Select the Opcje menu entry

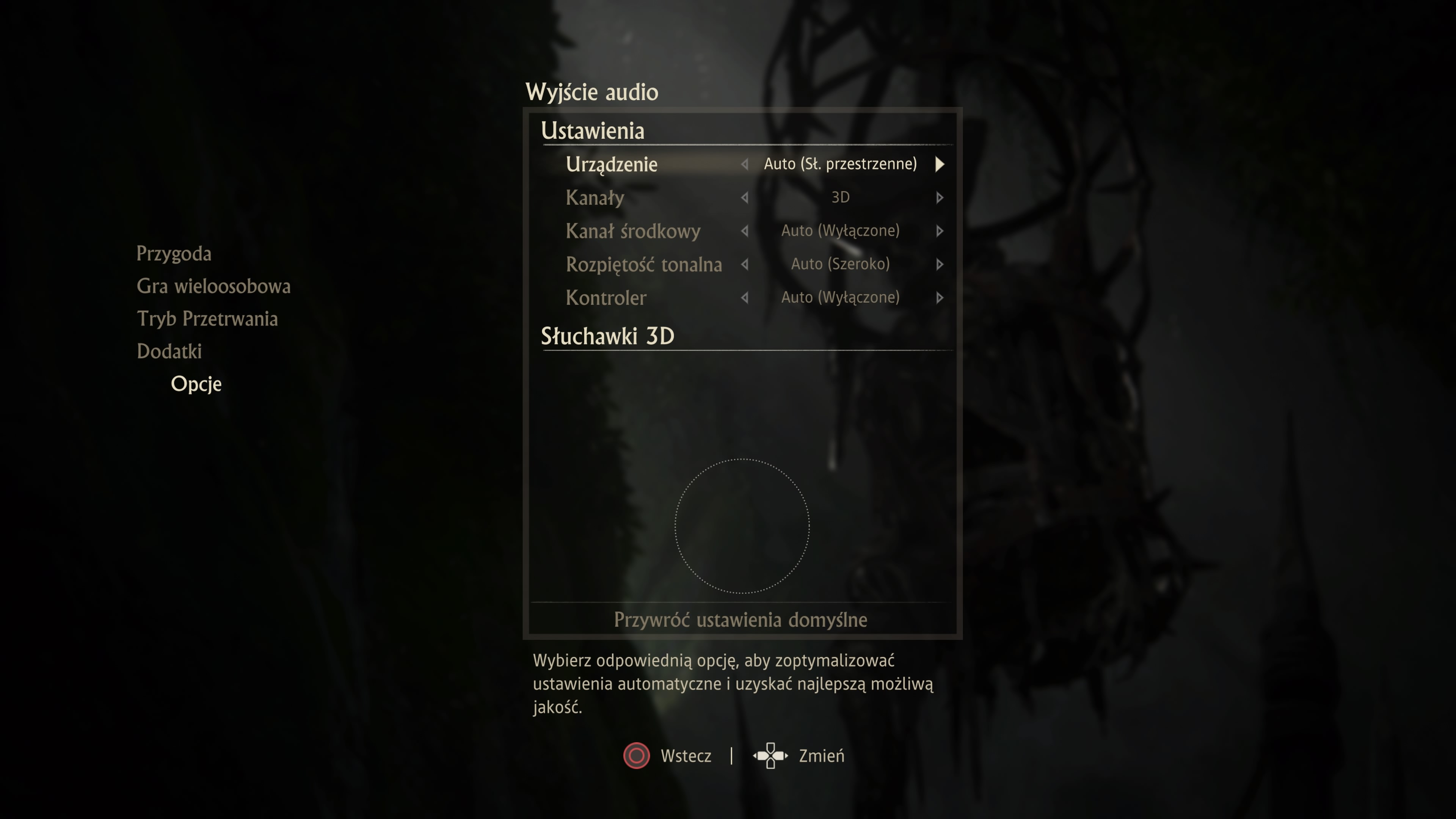[196, 384]
